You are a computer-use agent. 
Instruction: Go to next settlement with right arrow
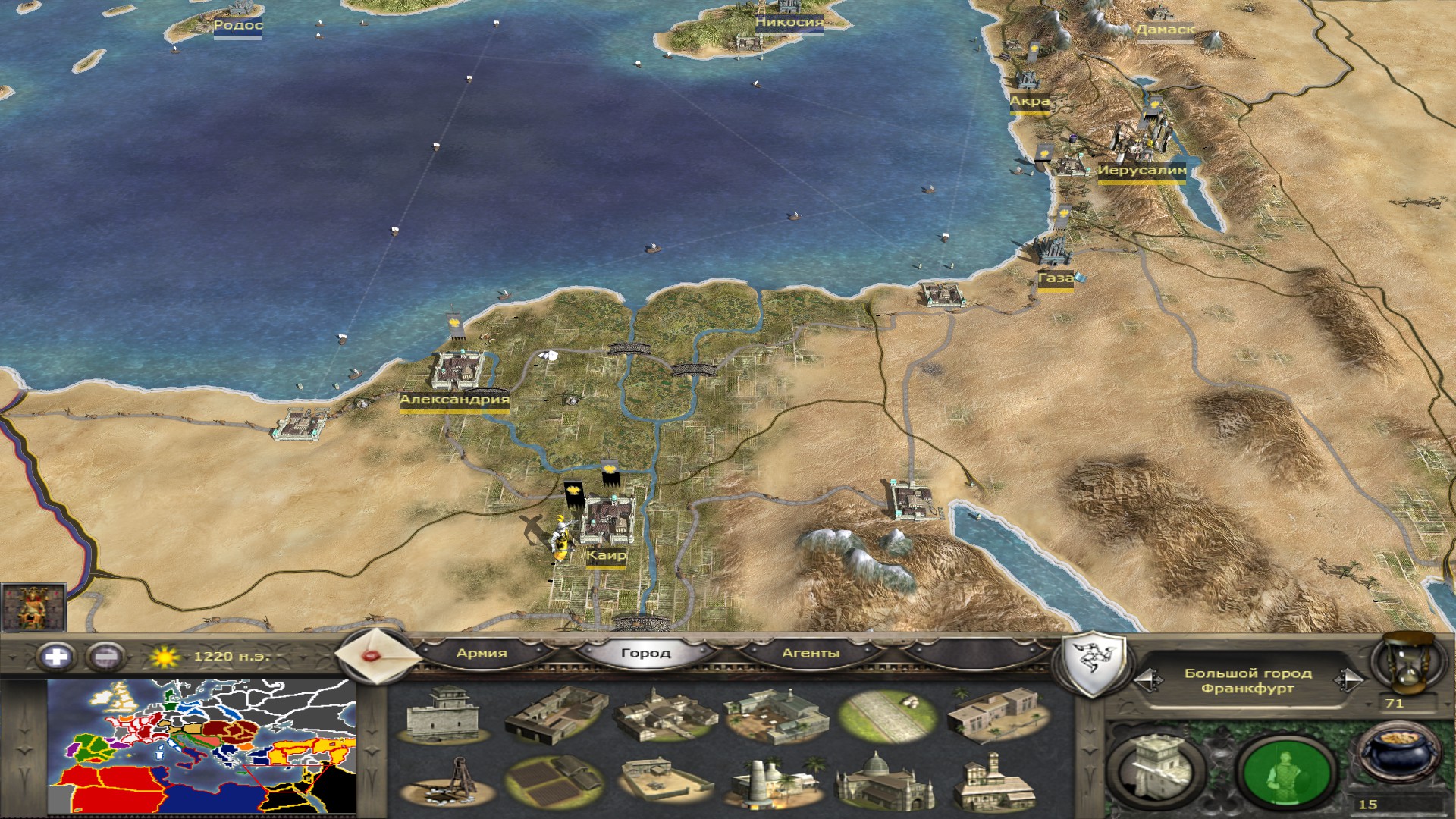point(1349,680)
